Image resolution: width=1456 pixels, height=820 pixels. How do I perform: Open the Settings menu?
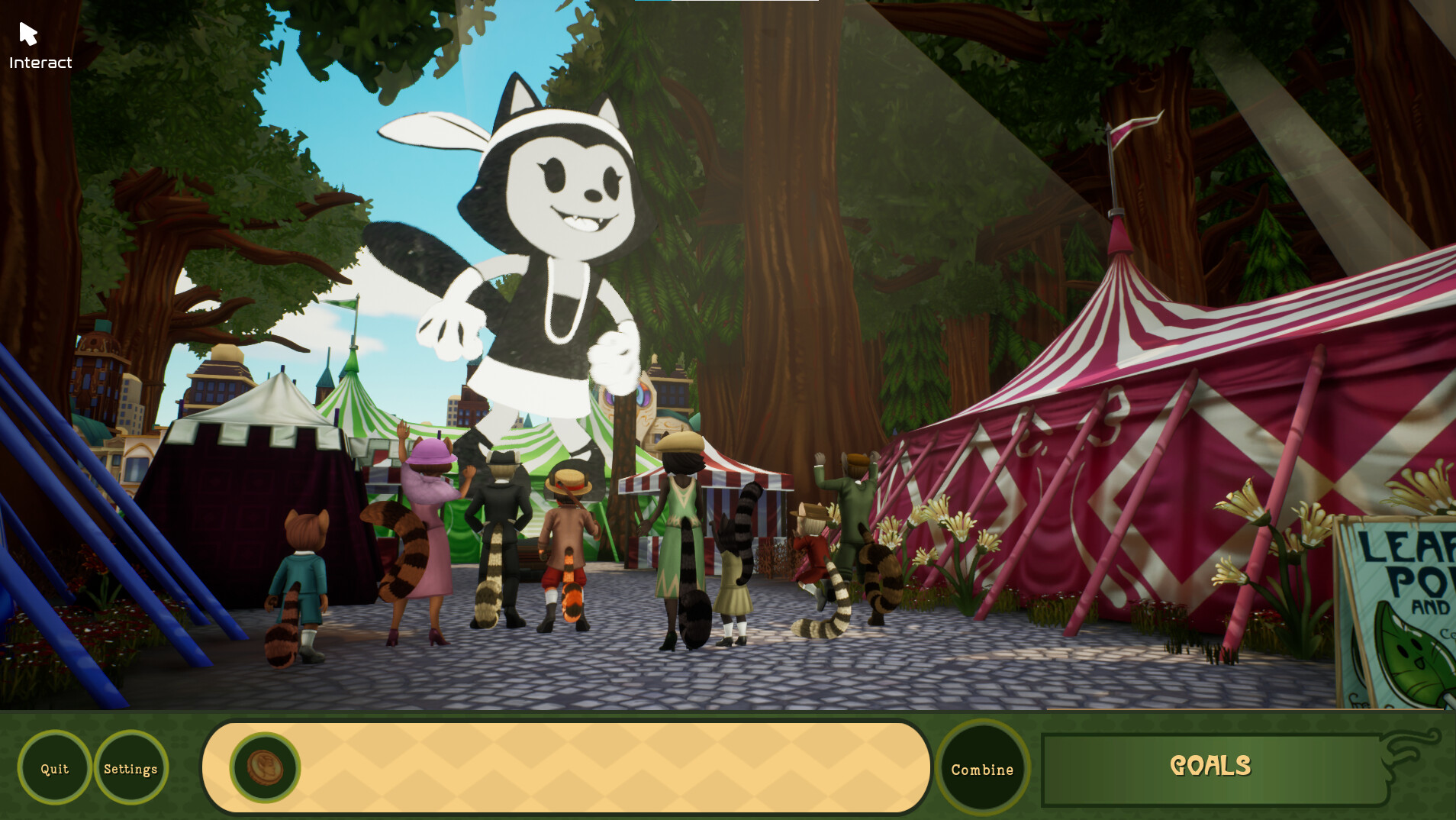pyautogui.click(x=130, y=768)
